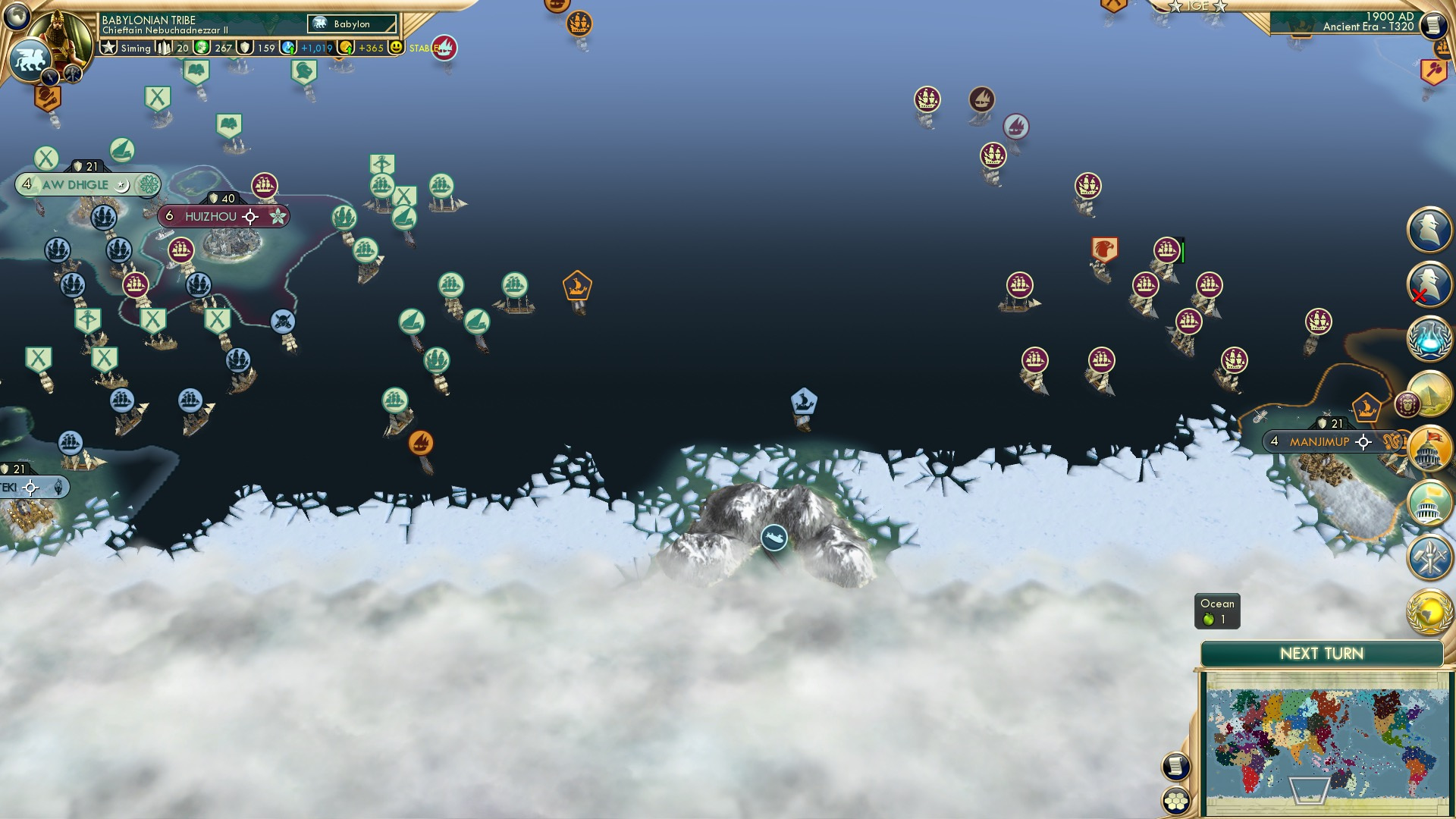Open the unit cycle advisor icon

(x=1430, y=227)
